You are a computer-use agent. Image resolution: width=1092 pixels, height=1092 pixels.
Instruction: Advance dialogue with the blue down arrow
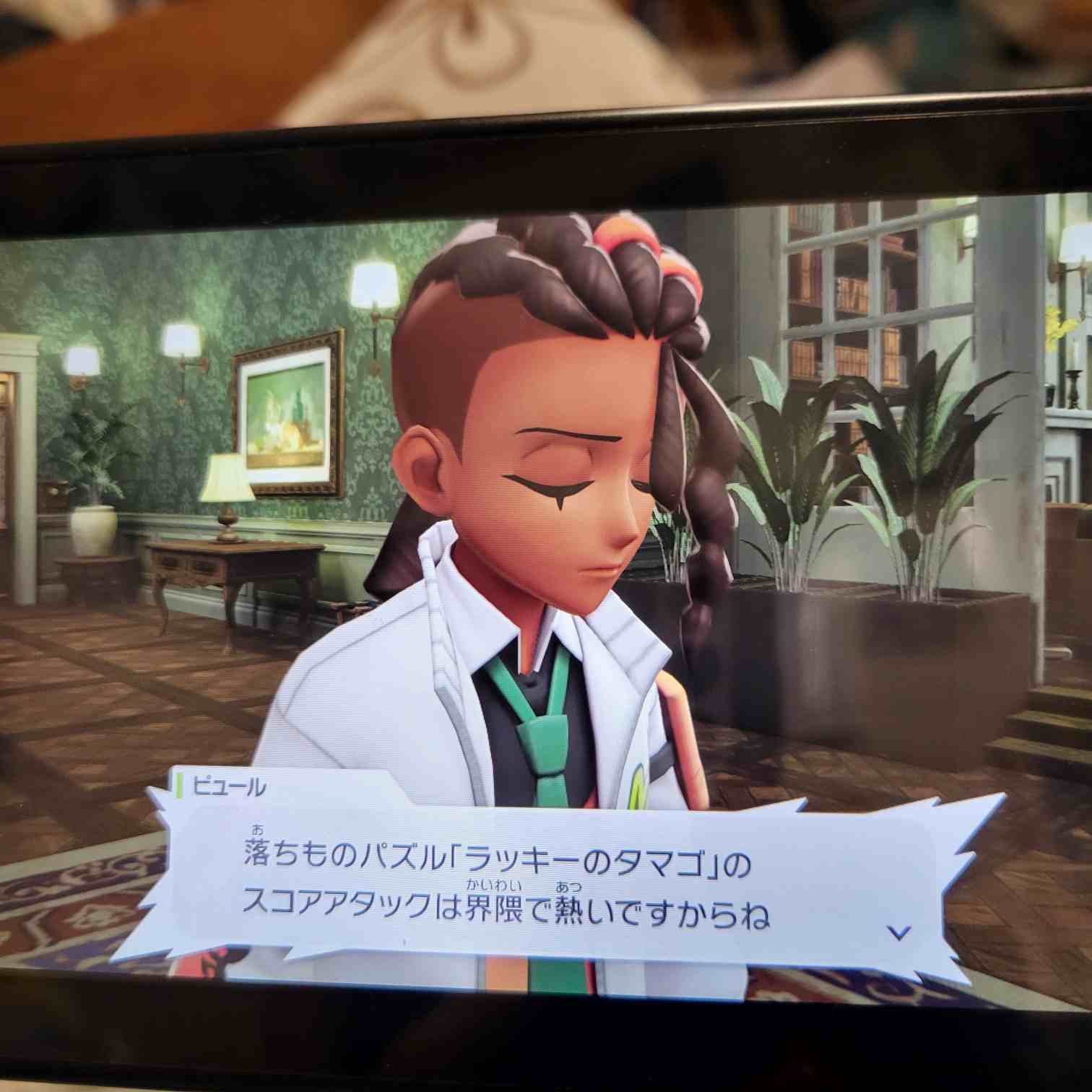898,932
